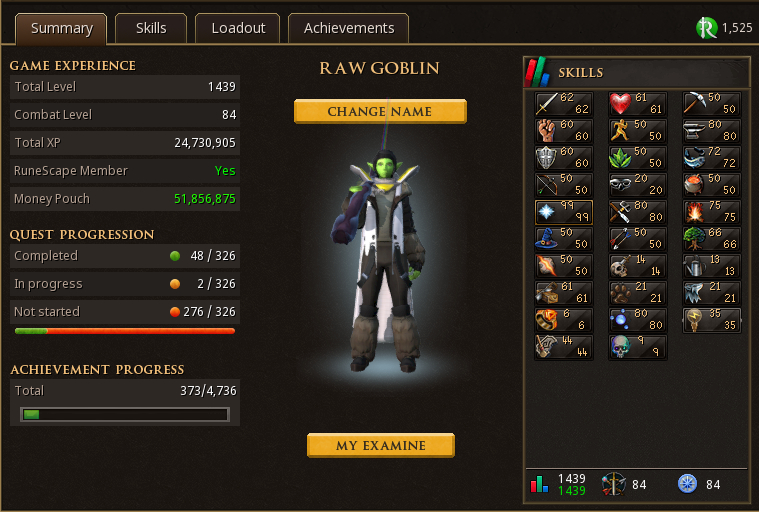Viewport: 759px width, 512px height.
Task: Select the Summary tab
Action: click(61, 28)
